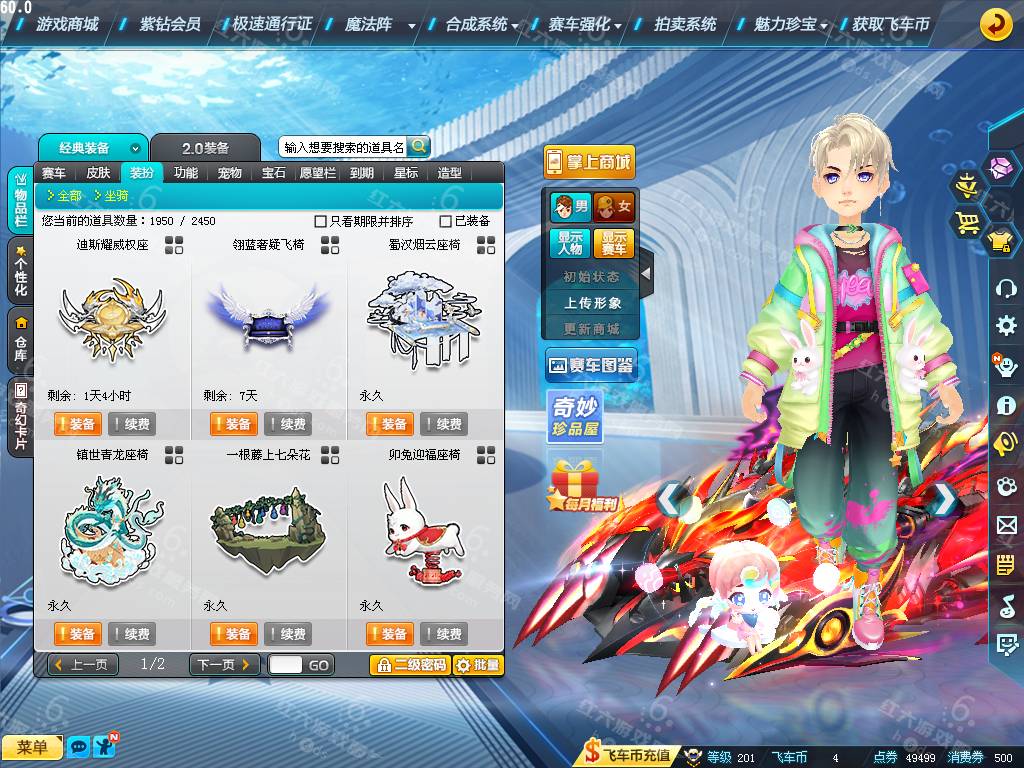Open the 菜单 menu button
This screenshot has width=1024, height=768.
point(32,747)
